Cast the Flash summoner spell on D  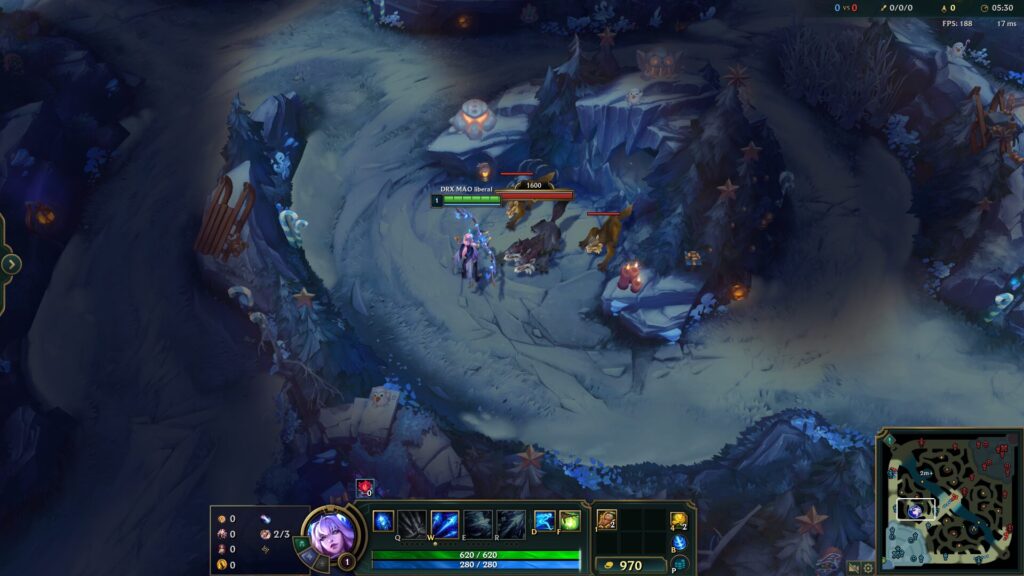tap(545, 521)
